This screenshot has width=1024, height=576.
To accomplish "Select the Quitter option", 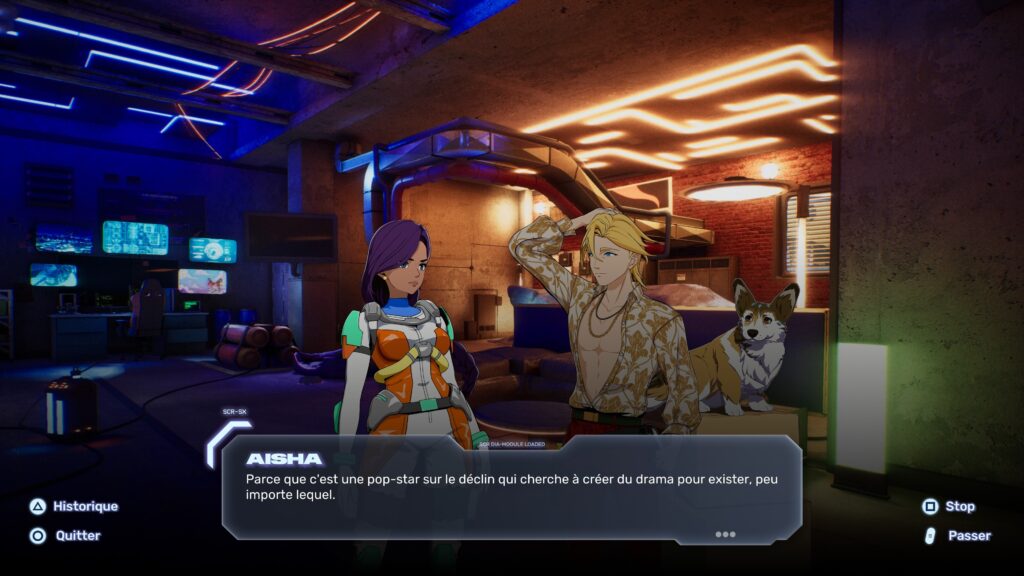I will [x=66, y=536].
